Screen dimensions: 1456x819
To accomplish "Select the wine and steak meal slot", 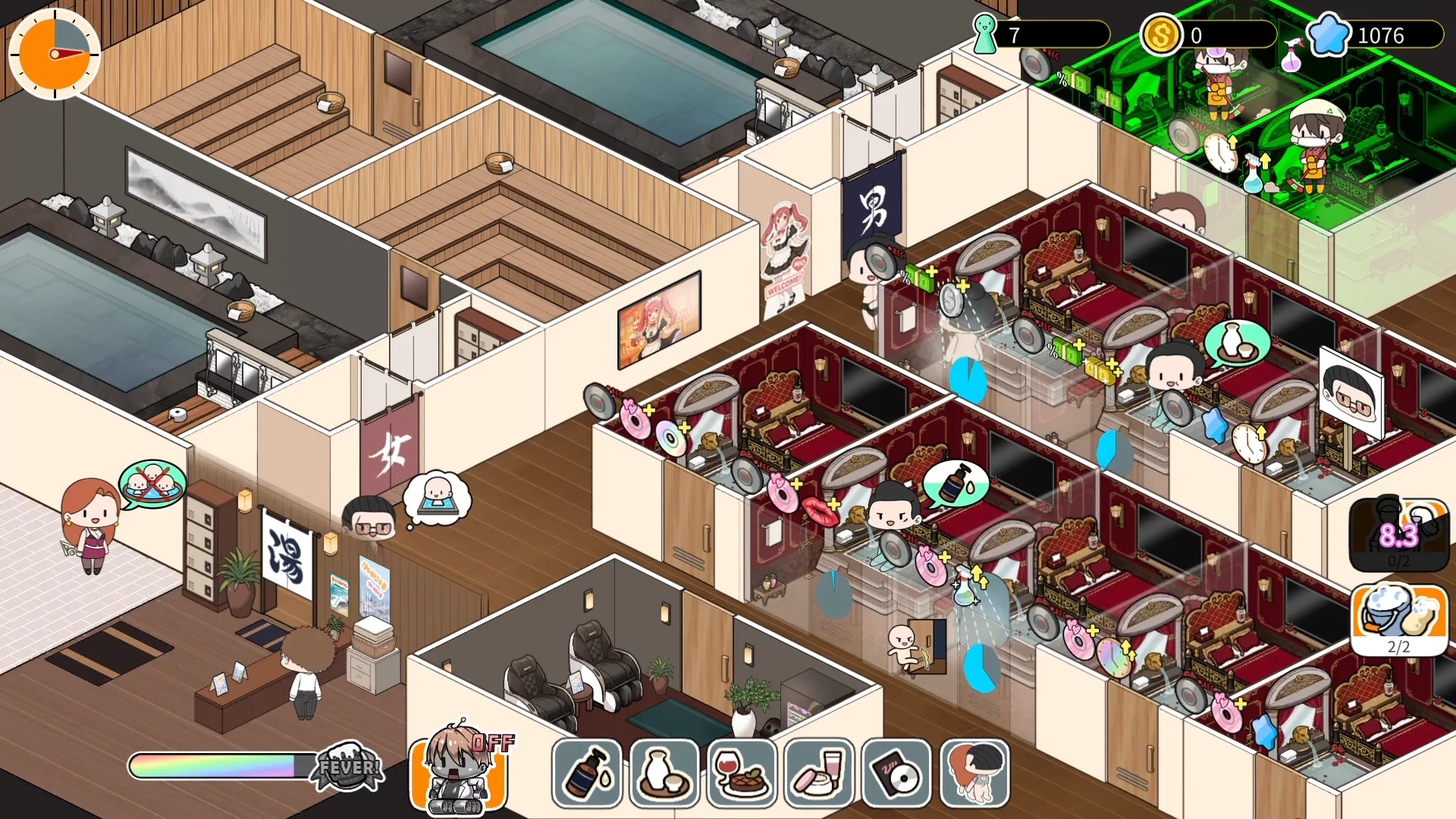I will coord(742,773).
